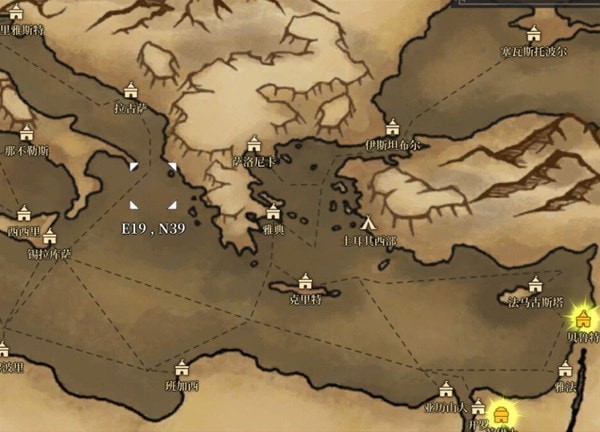This screenshot has width=600, height=432.
Task: Select the 拉古萨 city marker
Action: (x=130, y=89)
